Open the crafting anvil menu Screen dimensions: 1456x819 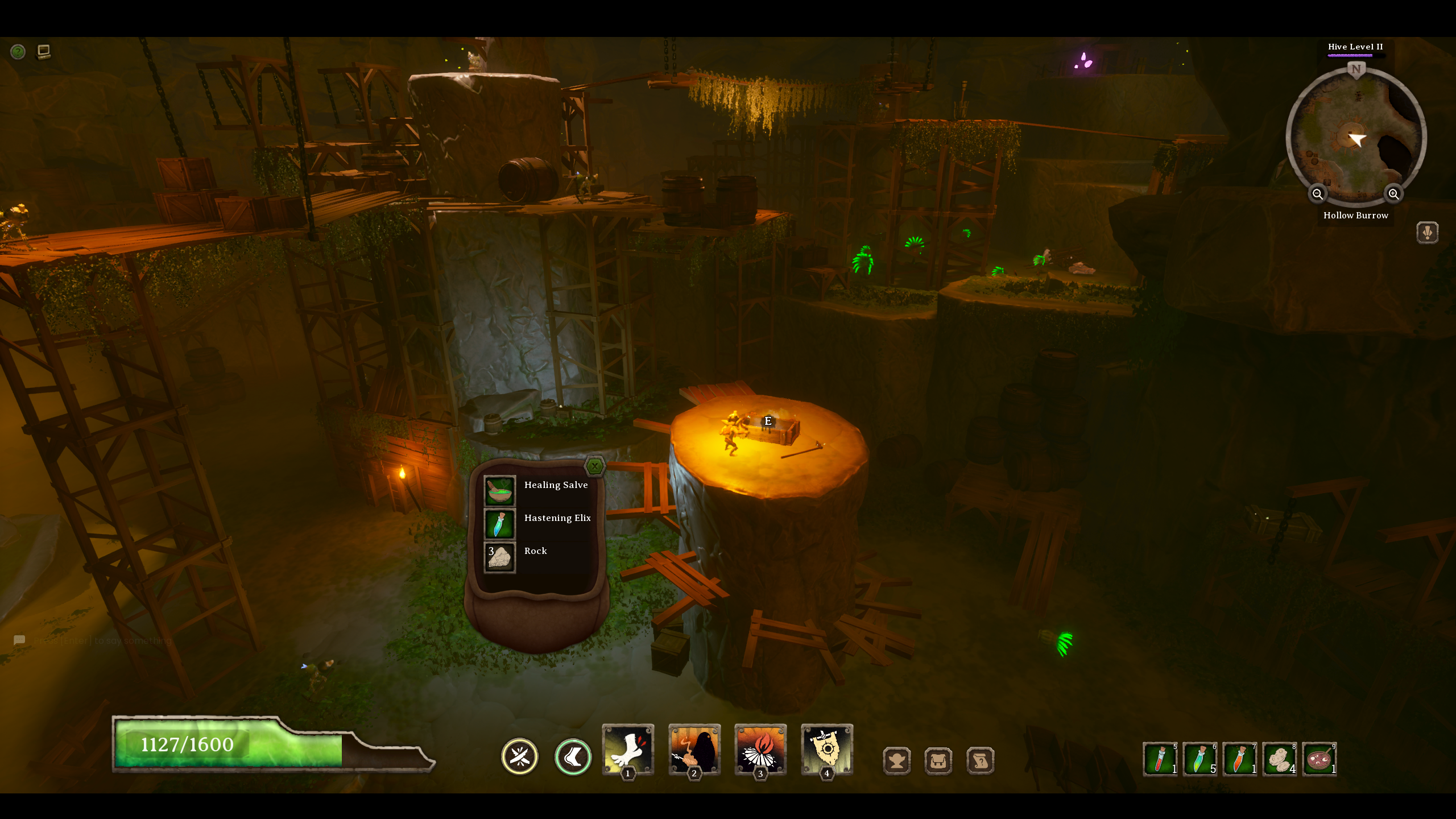(x=897, y=760)
